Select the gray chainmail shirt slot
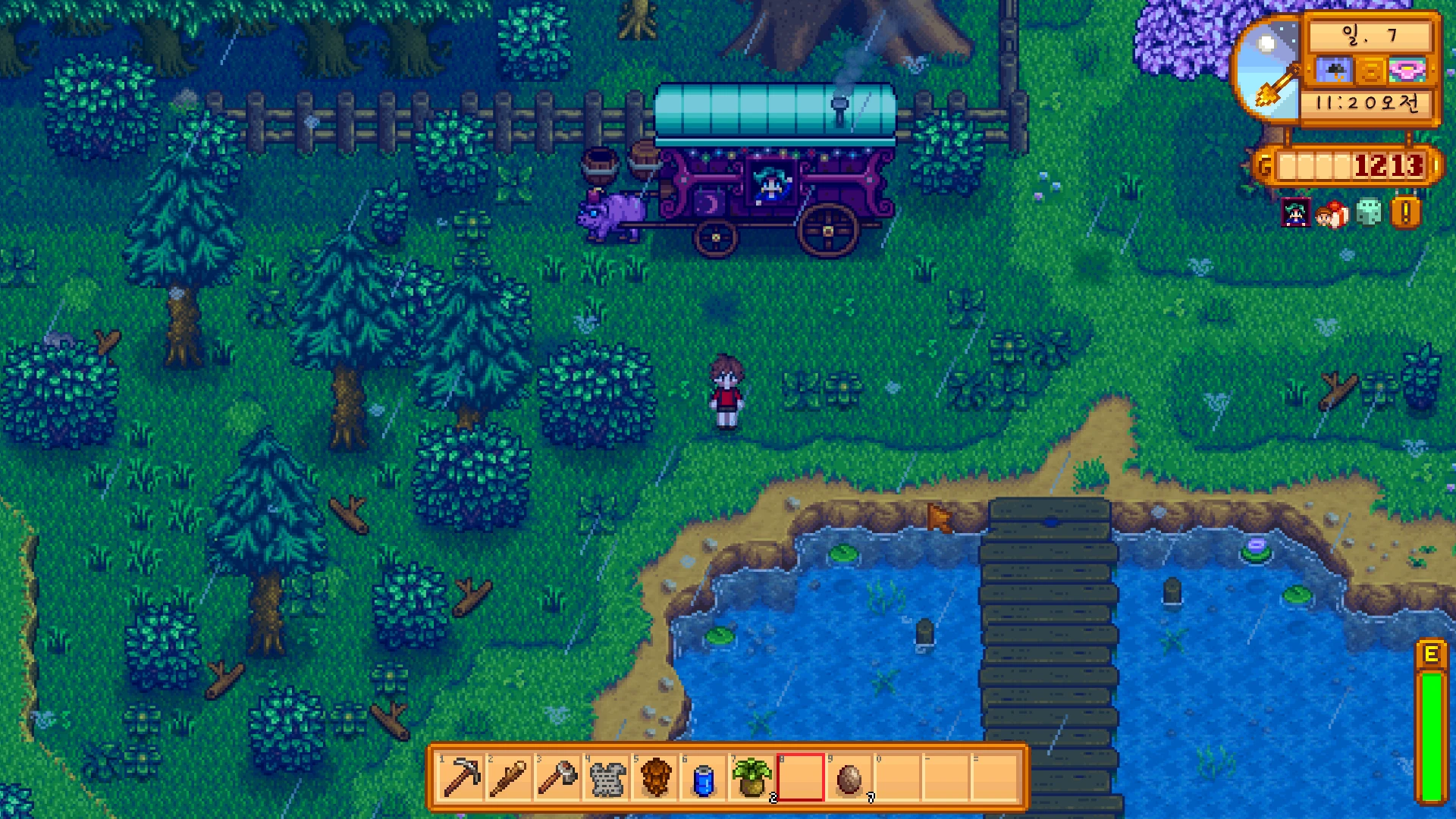 [x=607, y=777]
